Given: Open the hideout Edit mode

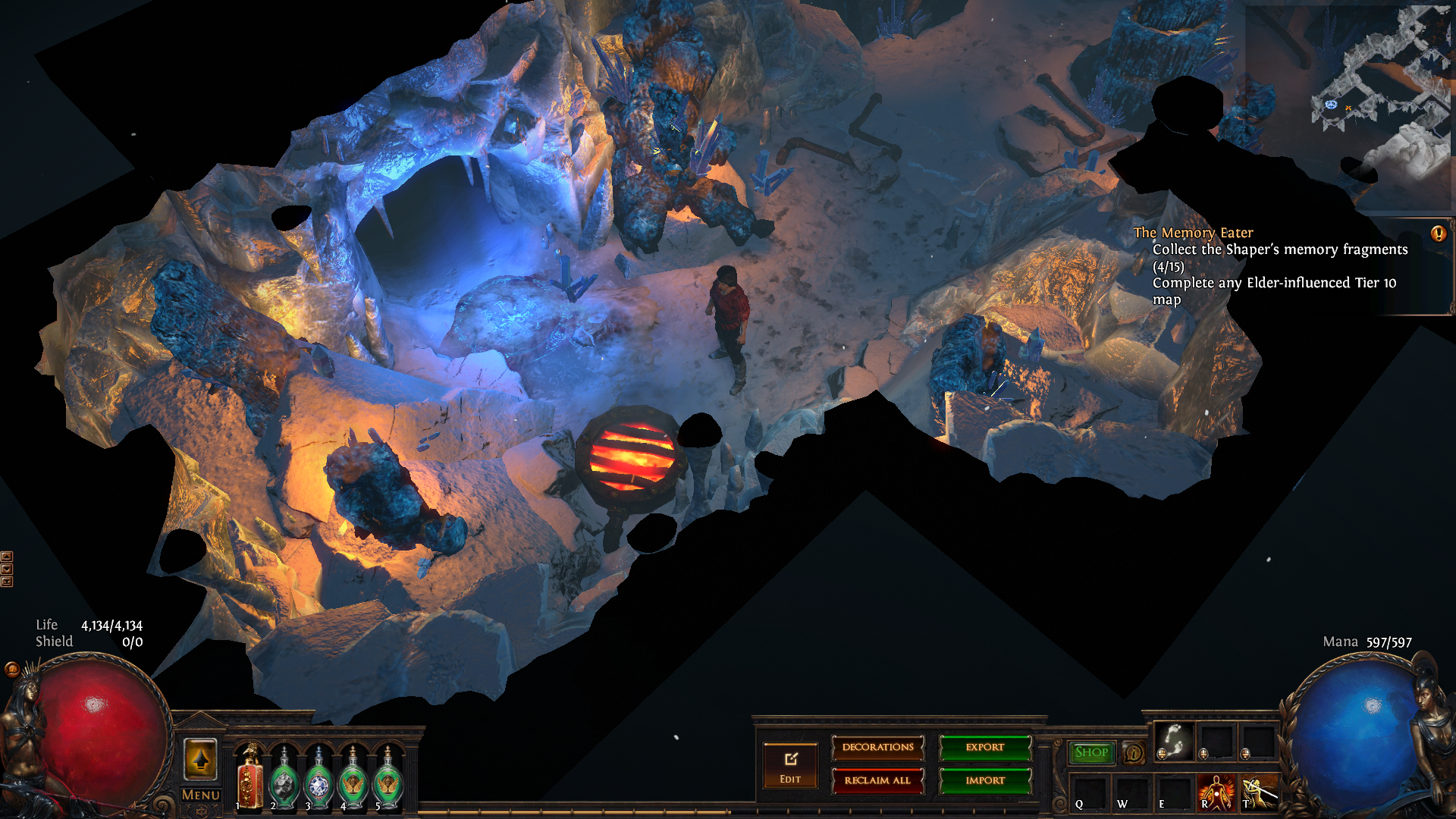Looking at the screenshot, I should pos(790,766).
